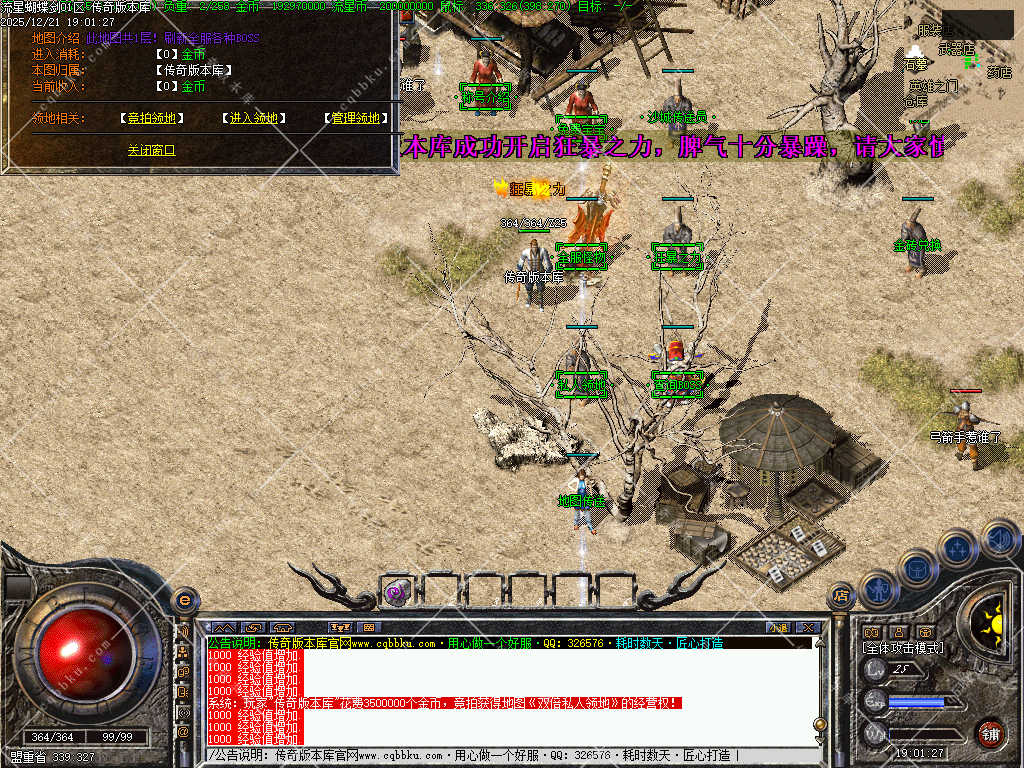Click the @ chat channel icon

[184, 731]
